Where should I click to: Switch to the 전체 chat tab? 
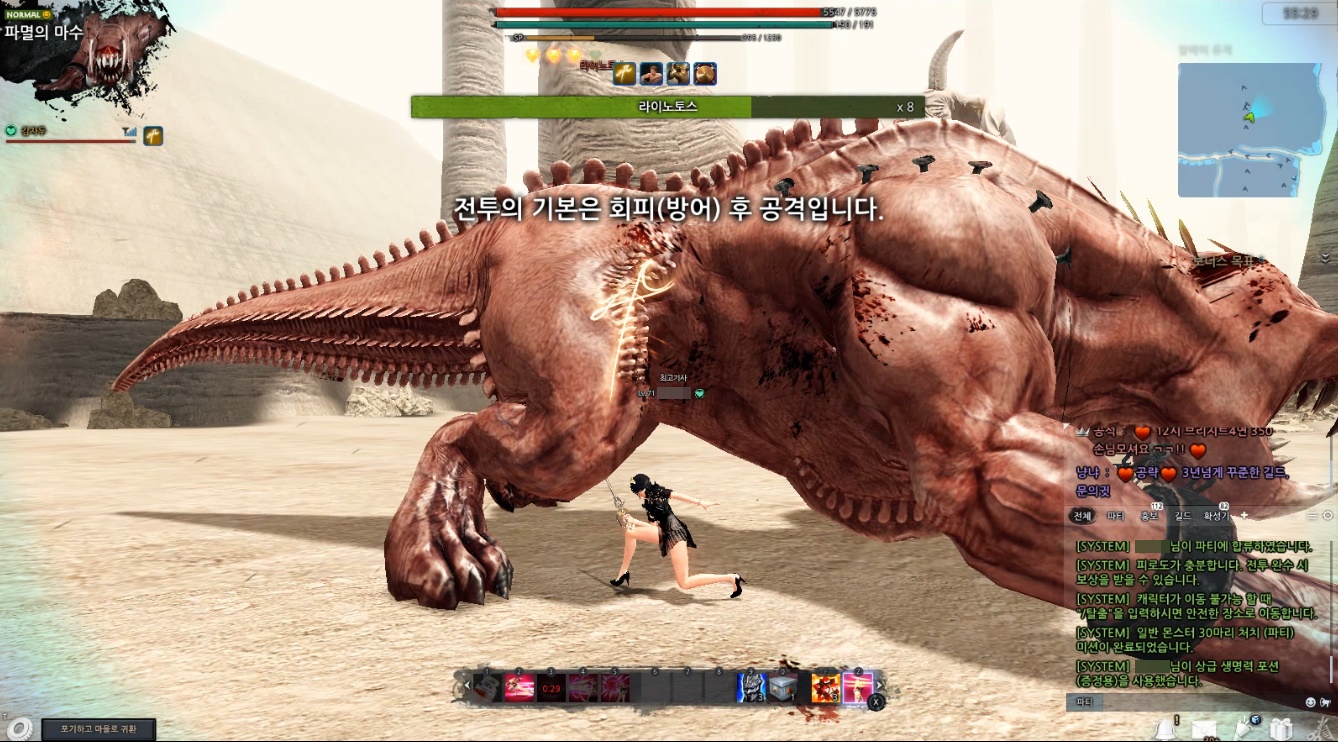(1082, 516)
